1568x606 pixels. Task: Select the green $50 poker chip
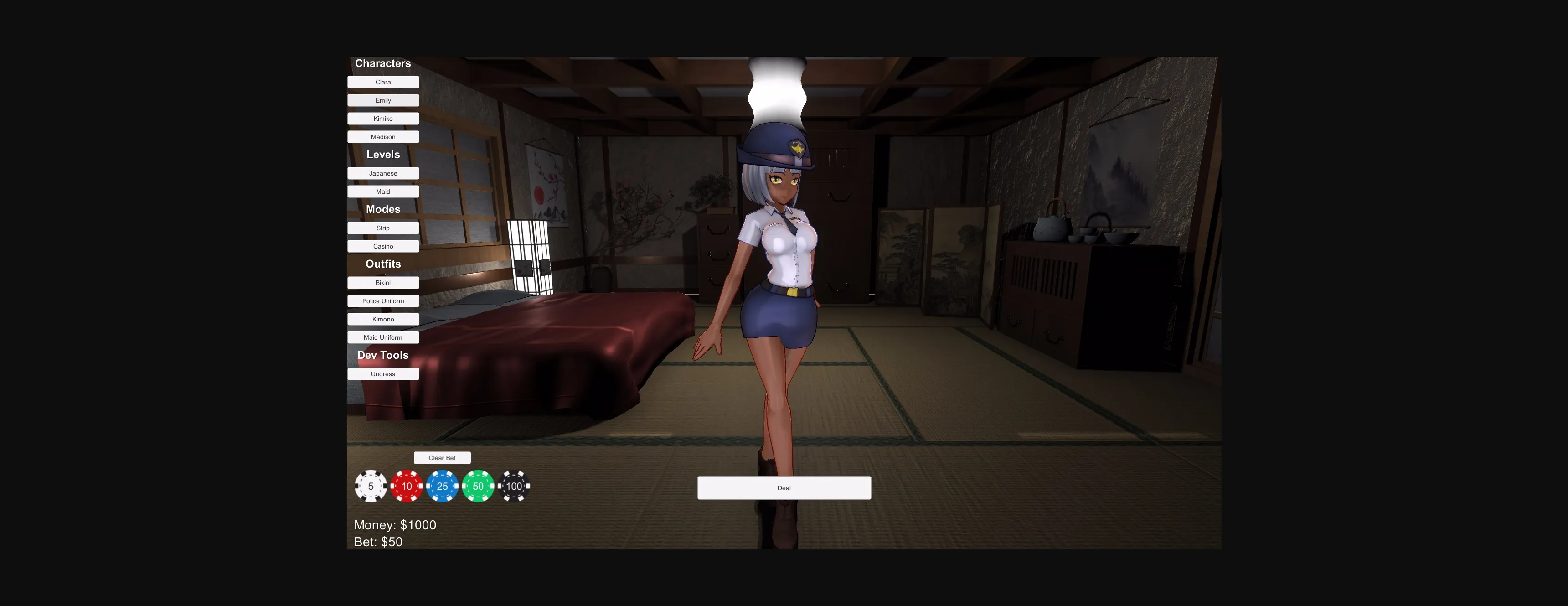pos(478,486)
